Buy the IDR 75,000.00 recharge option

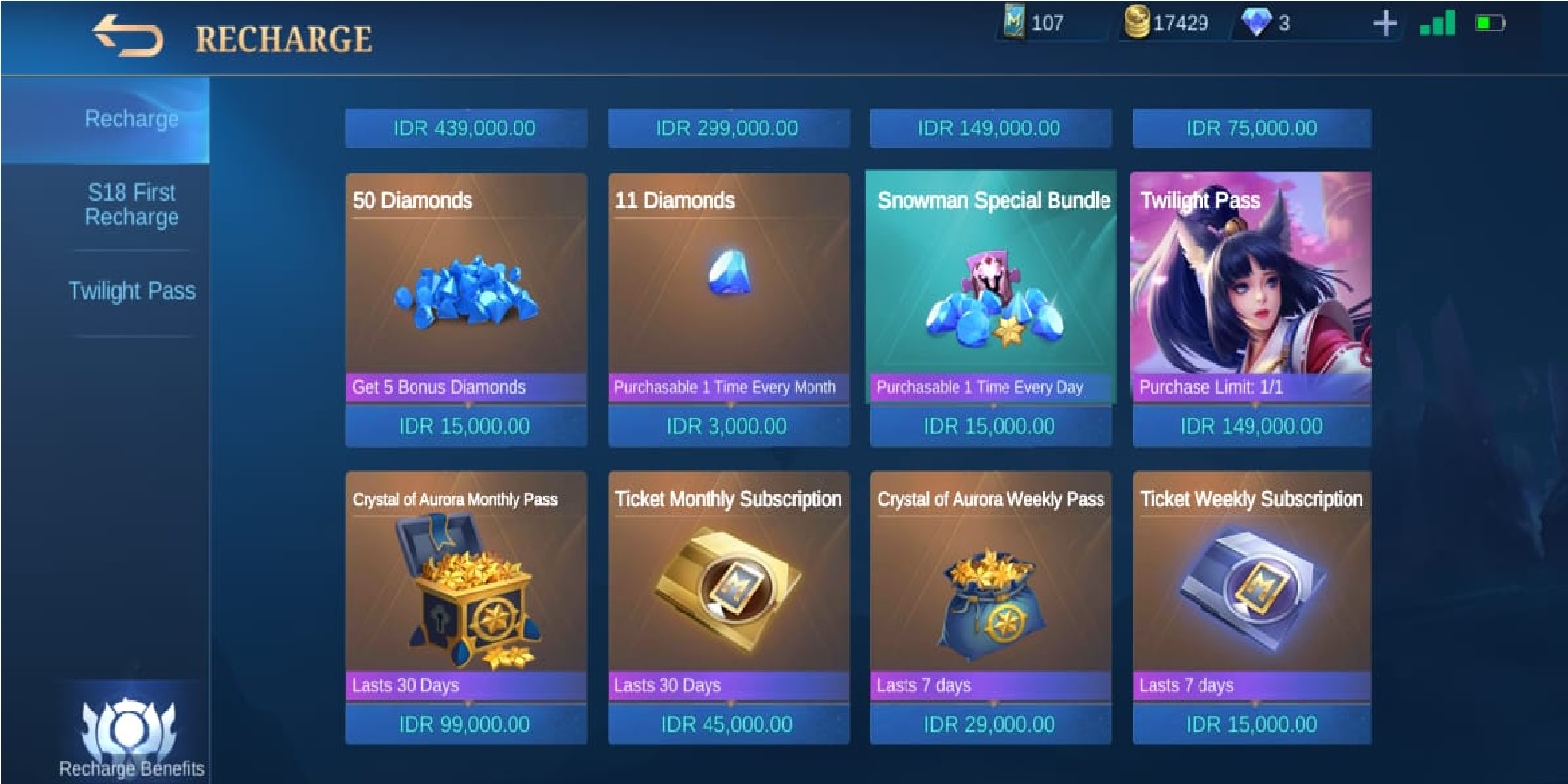pos(1251,126)
